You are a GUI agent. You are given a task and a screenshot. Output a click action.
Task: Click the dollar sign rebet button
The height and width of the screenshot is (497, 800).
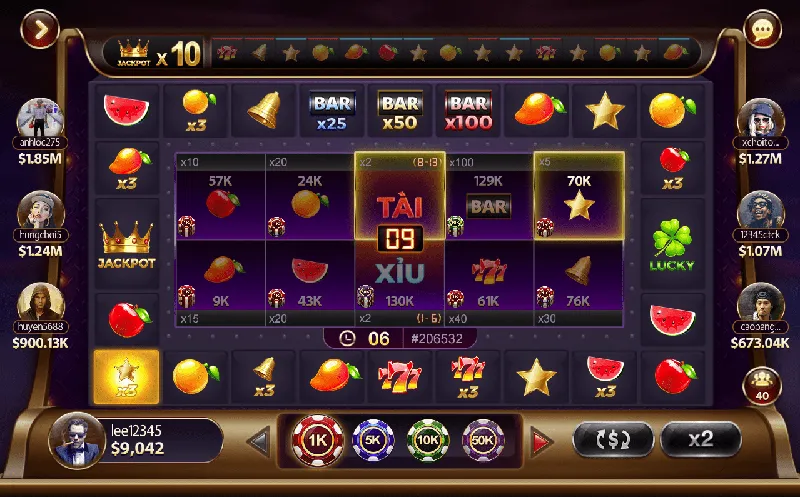pyautogui.click(x=612, y=439)
